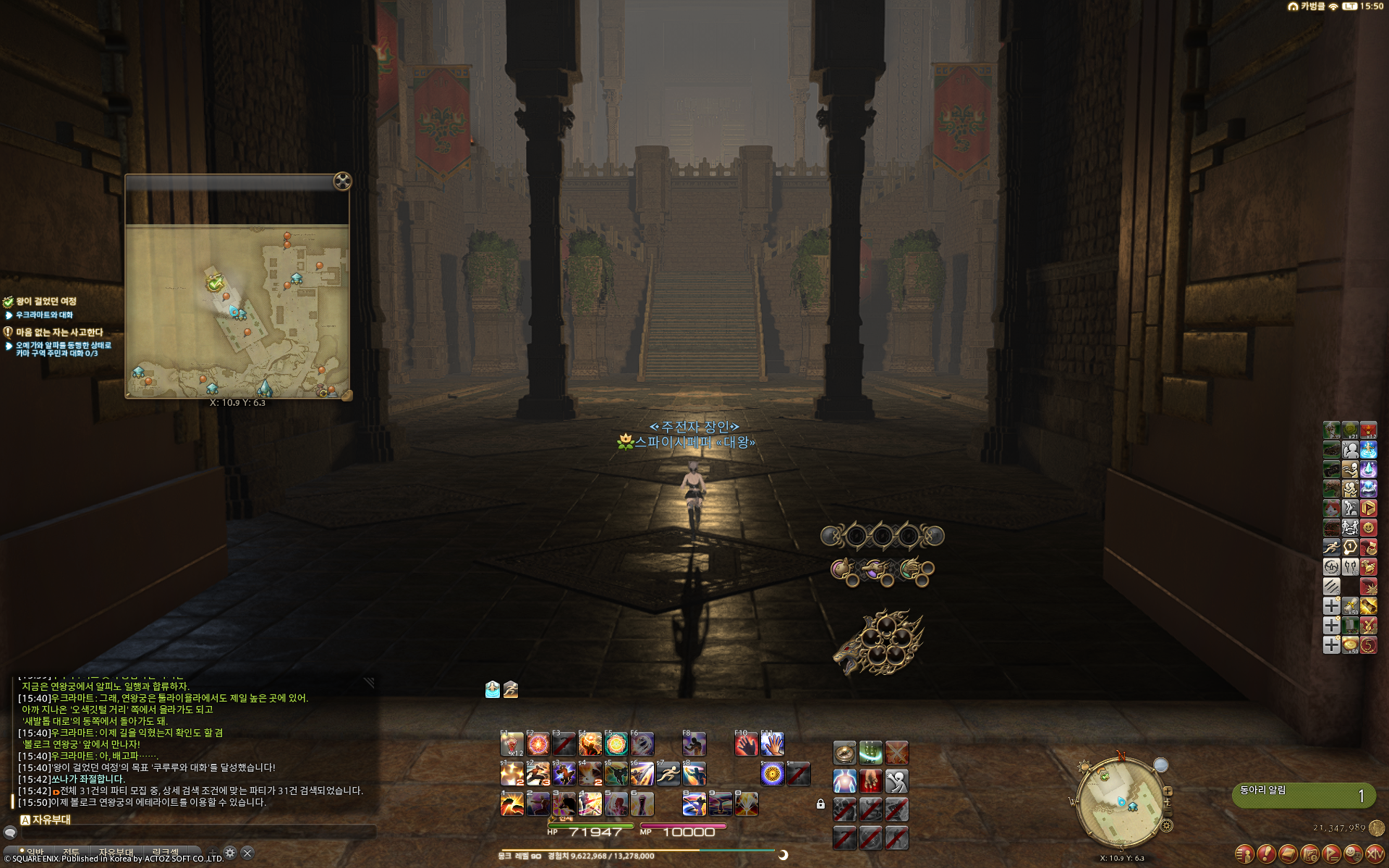This screenshot has height=868, width=1389.
Task: Click the 마음 없는 자는 사고한다 quest entry
Action: click(59, 333)
